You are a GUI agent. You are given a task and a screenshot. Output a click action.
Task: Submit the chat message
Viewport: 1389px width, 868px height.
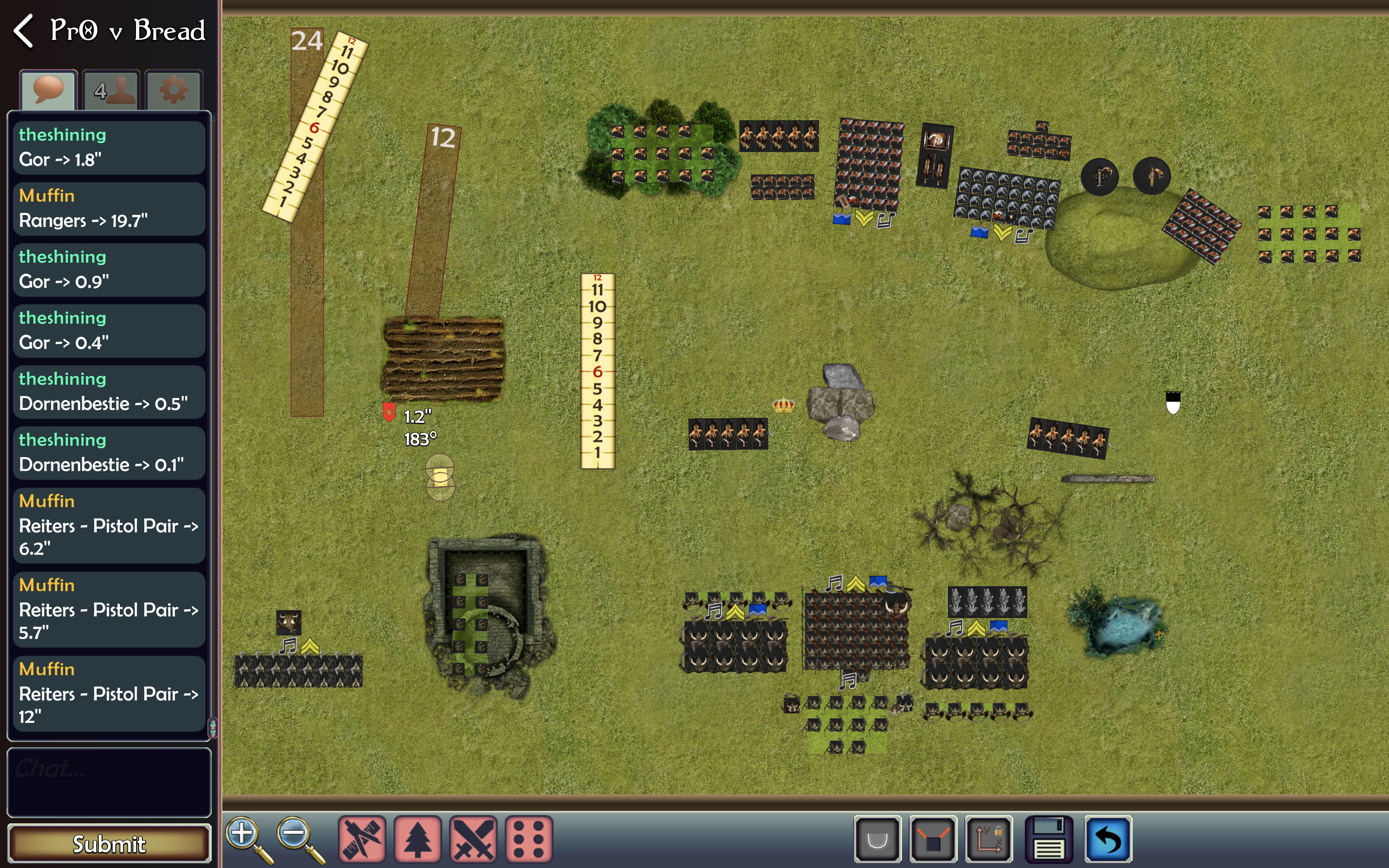coord(109,843)
